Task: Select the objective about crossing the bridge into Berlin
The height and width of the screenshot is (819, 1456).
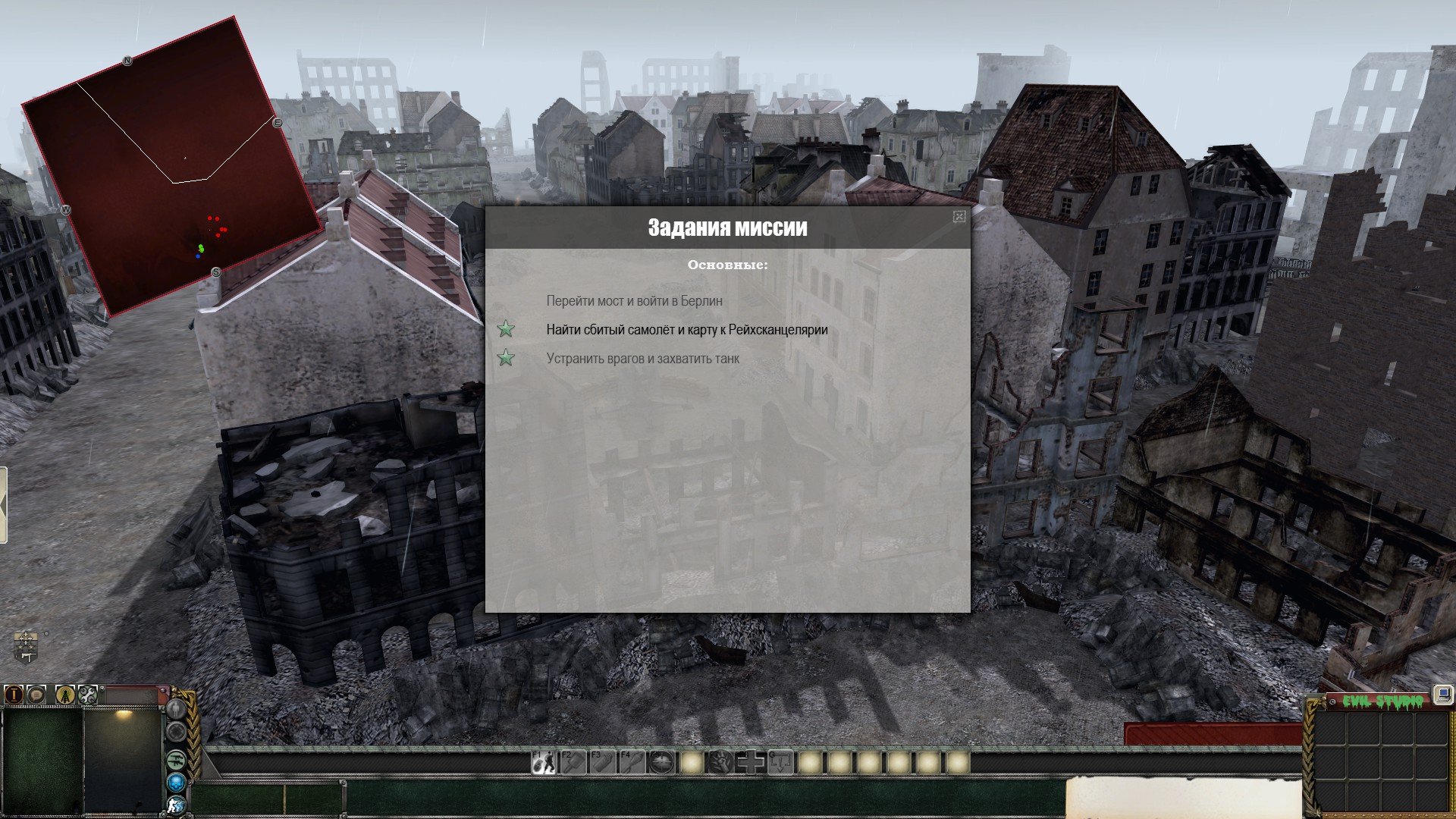Action: click(x=634, y=301)
